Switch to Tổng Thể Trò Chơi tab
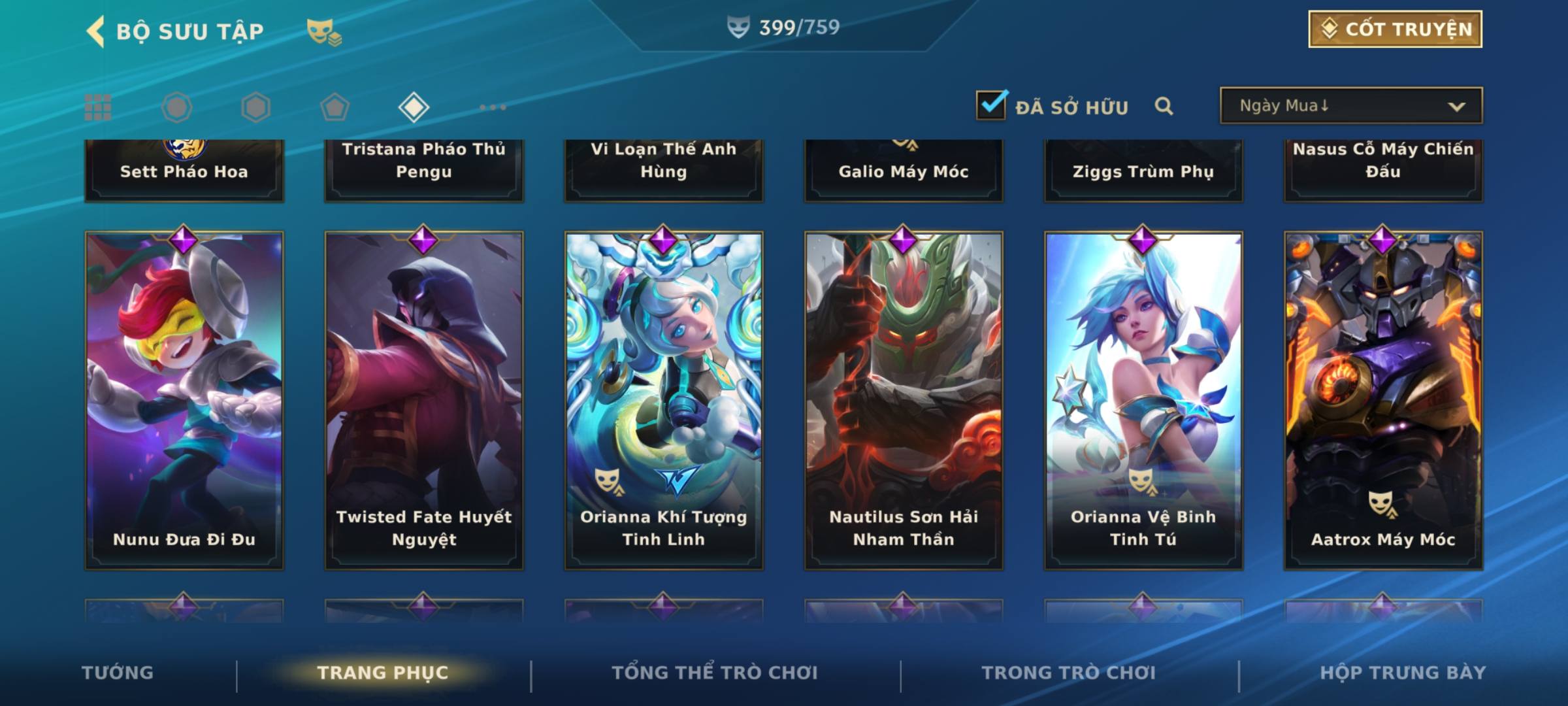This screenshot has width=1568, height=706. pyautogui.click(x=715, y=673)
